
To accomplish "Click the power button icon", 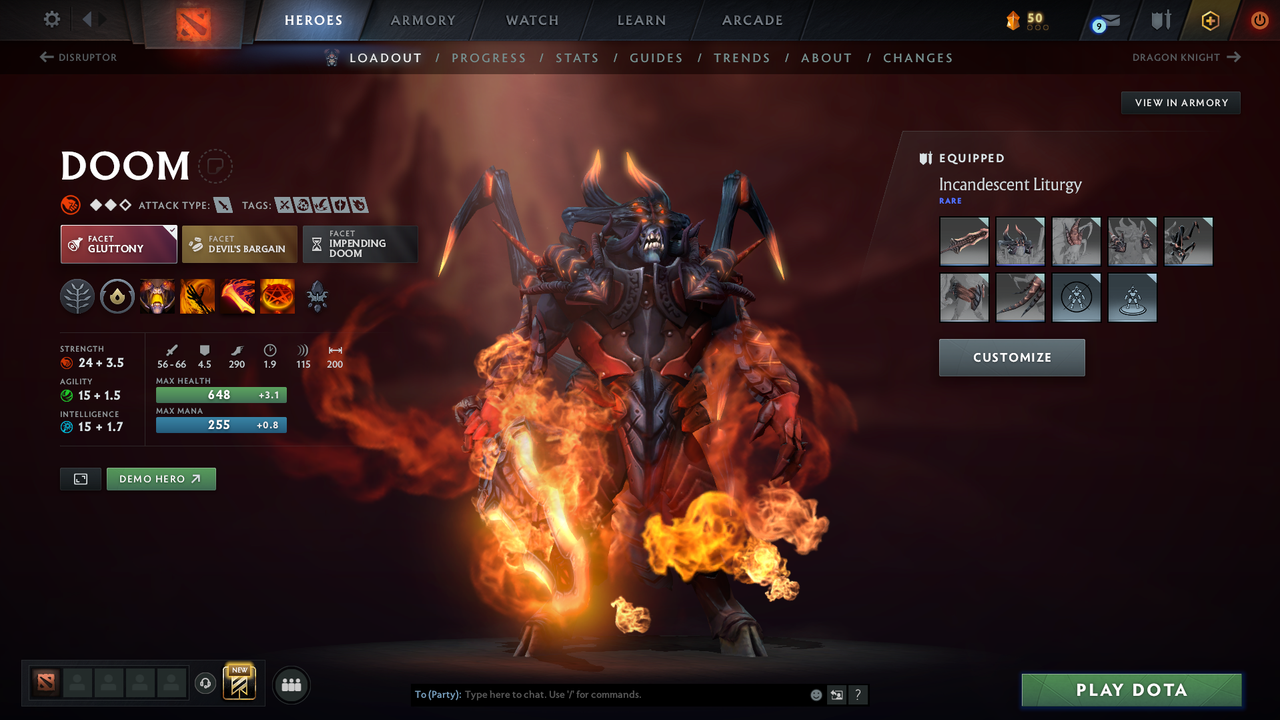I will click(1259, 20).
